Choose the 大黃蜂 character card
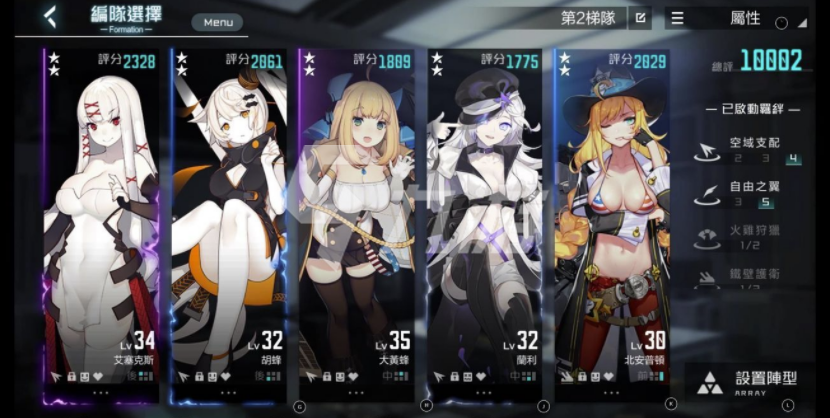Viewport: 830px width, 418px height. (357, 220)
